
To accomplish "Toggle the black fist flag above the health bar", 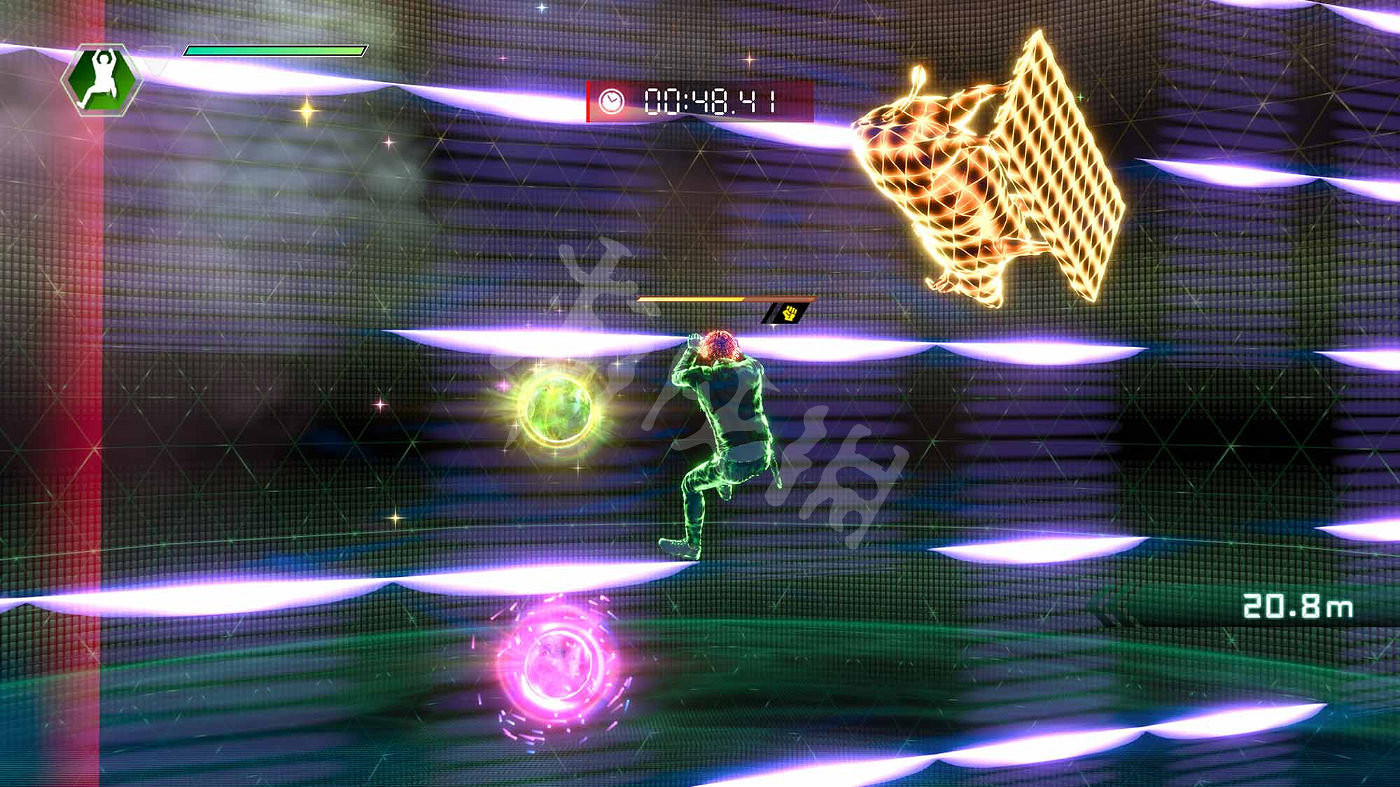I will point(785,314).
